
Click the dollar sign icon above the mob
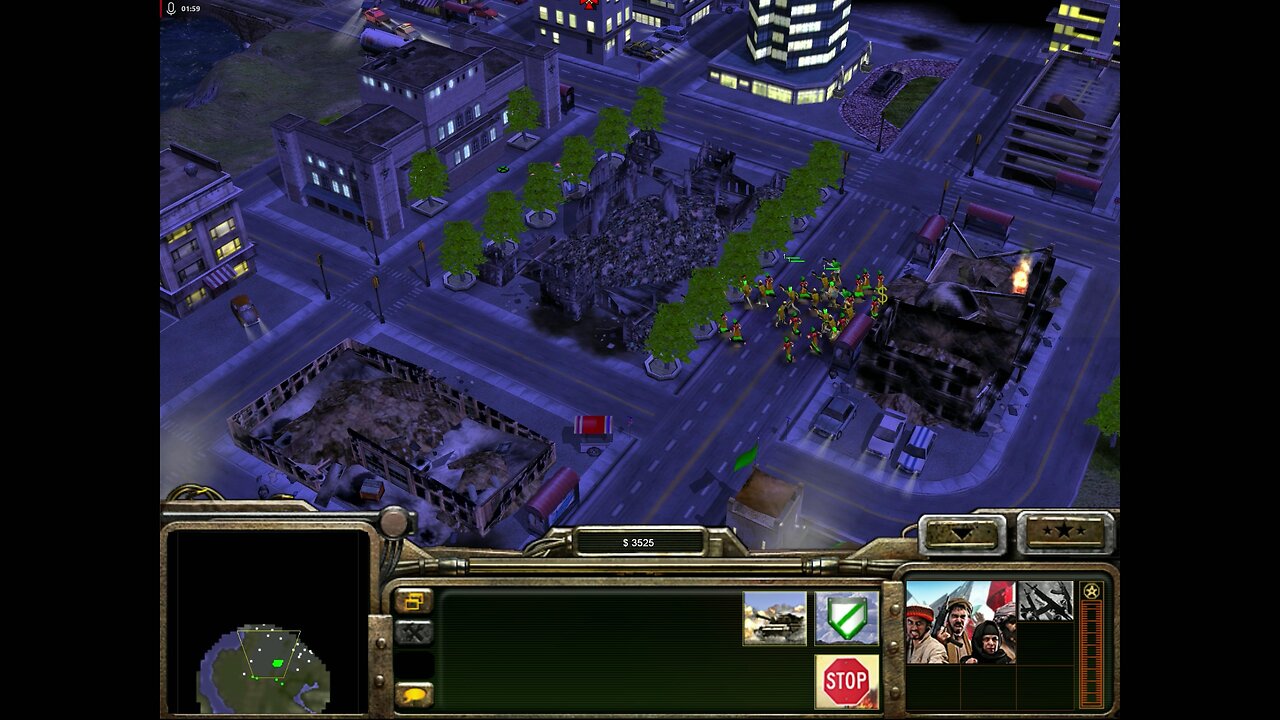coord(884,296)
